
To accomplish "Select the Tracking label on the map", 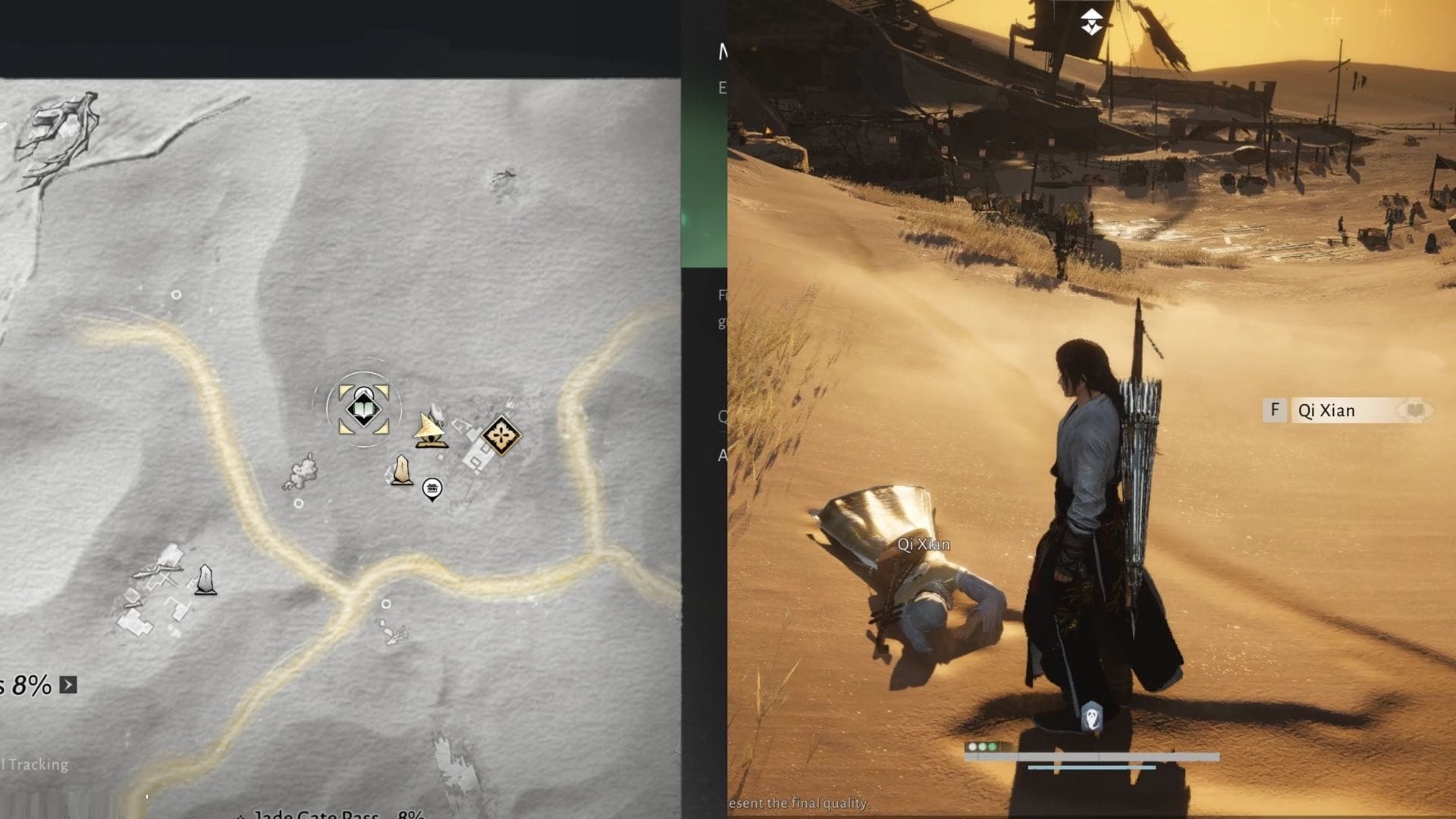I will 34,764.
